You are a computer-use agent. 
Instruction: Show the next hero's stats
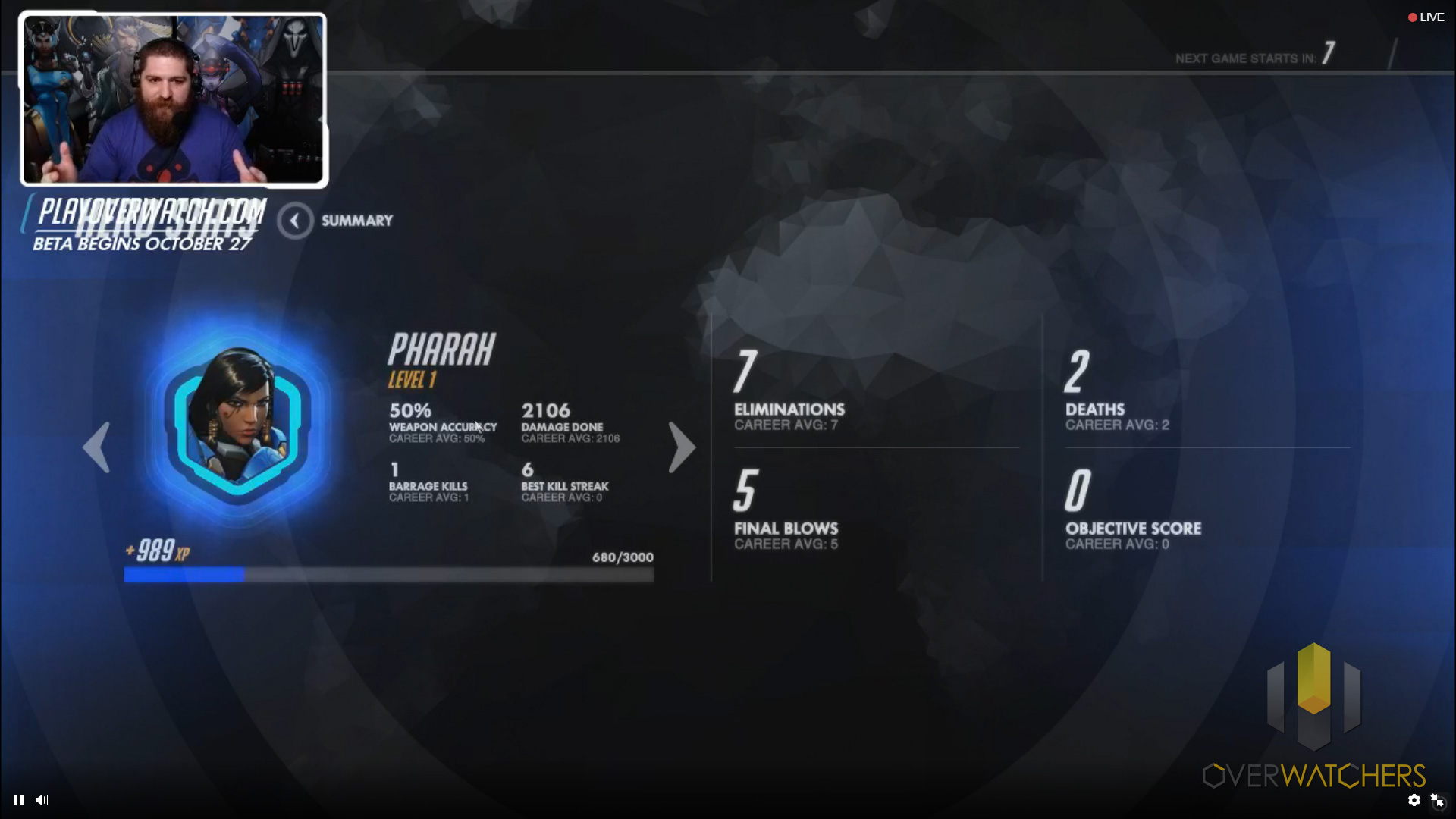pyautogui.click(x=681, y=447)
